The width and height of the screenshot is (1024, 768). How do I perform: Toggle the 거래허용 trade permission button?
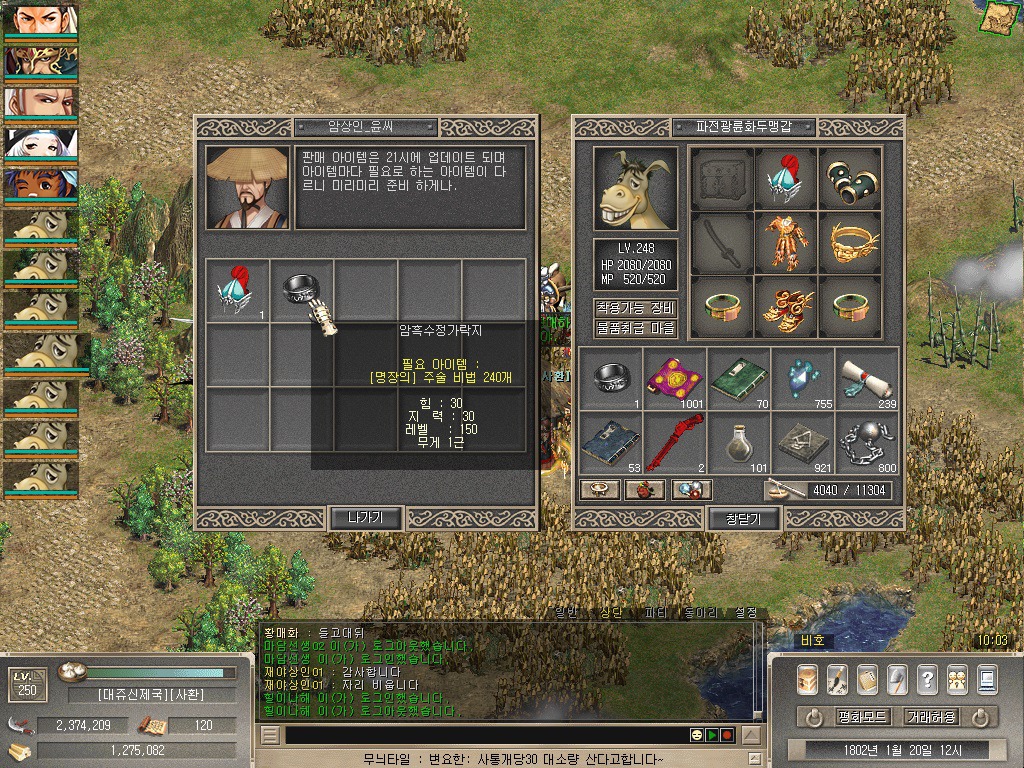(930, 717)
